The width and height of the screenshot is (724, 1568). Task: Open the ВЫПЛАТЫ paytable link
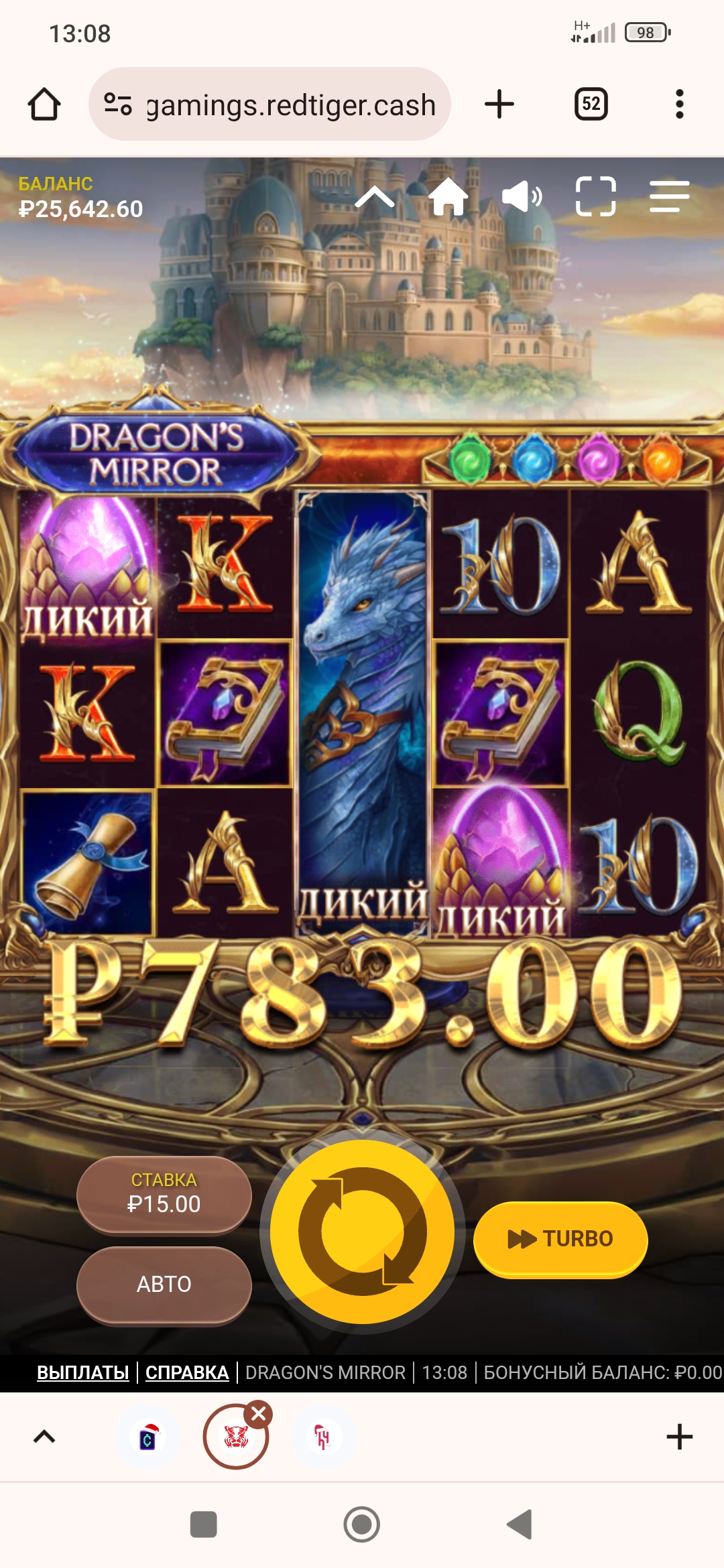[x=83, y=1372]
